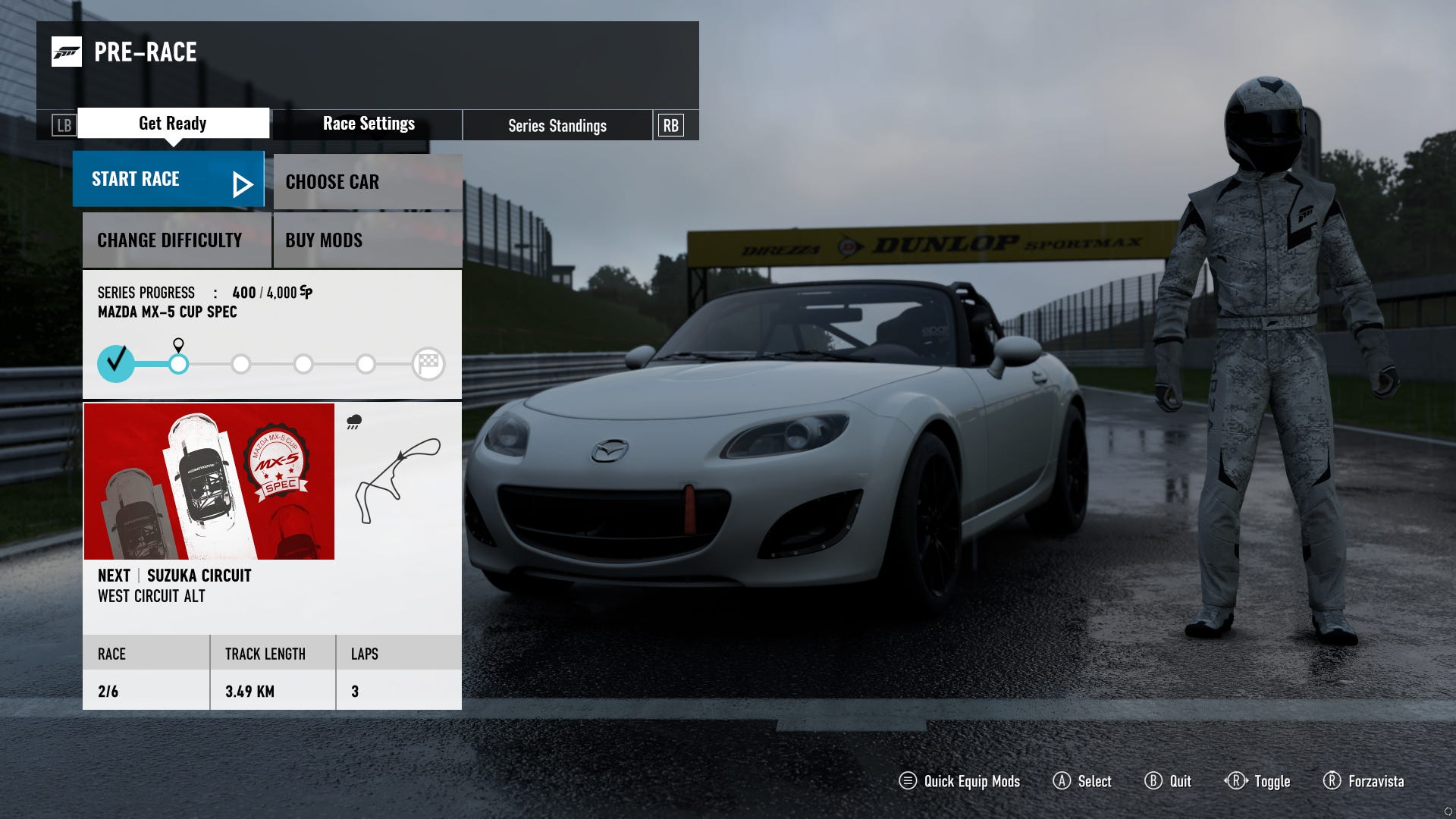
Task: Click the Suzuka track layout map
Action: (x=397, y=479)
